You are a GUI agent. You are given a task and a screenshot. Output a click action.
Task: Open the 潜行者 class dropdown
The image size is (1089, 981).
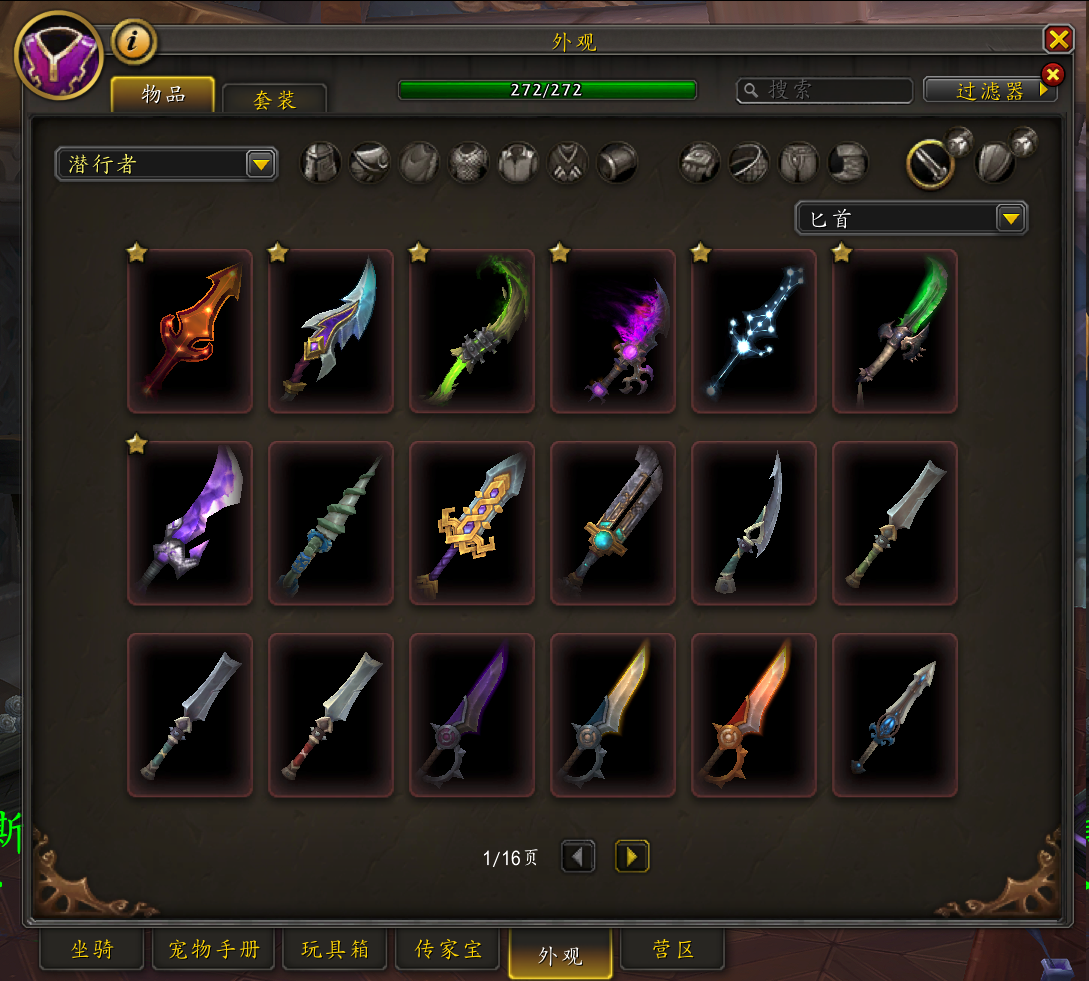pyautogui.click(x=166, y=164)
